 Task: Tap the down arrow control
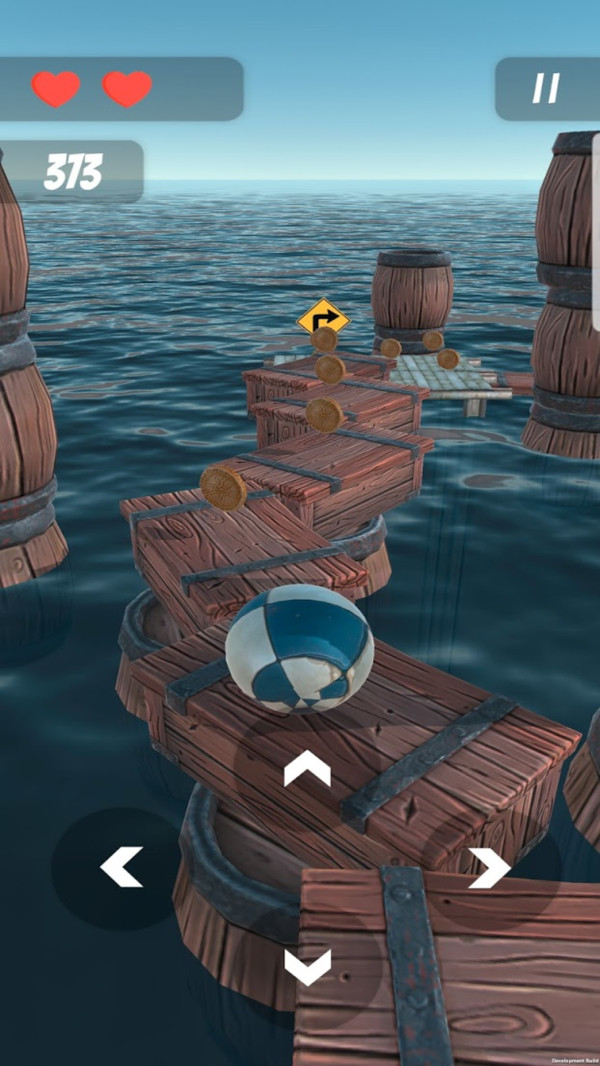point(307,966)
